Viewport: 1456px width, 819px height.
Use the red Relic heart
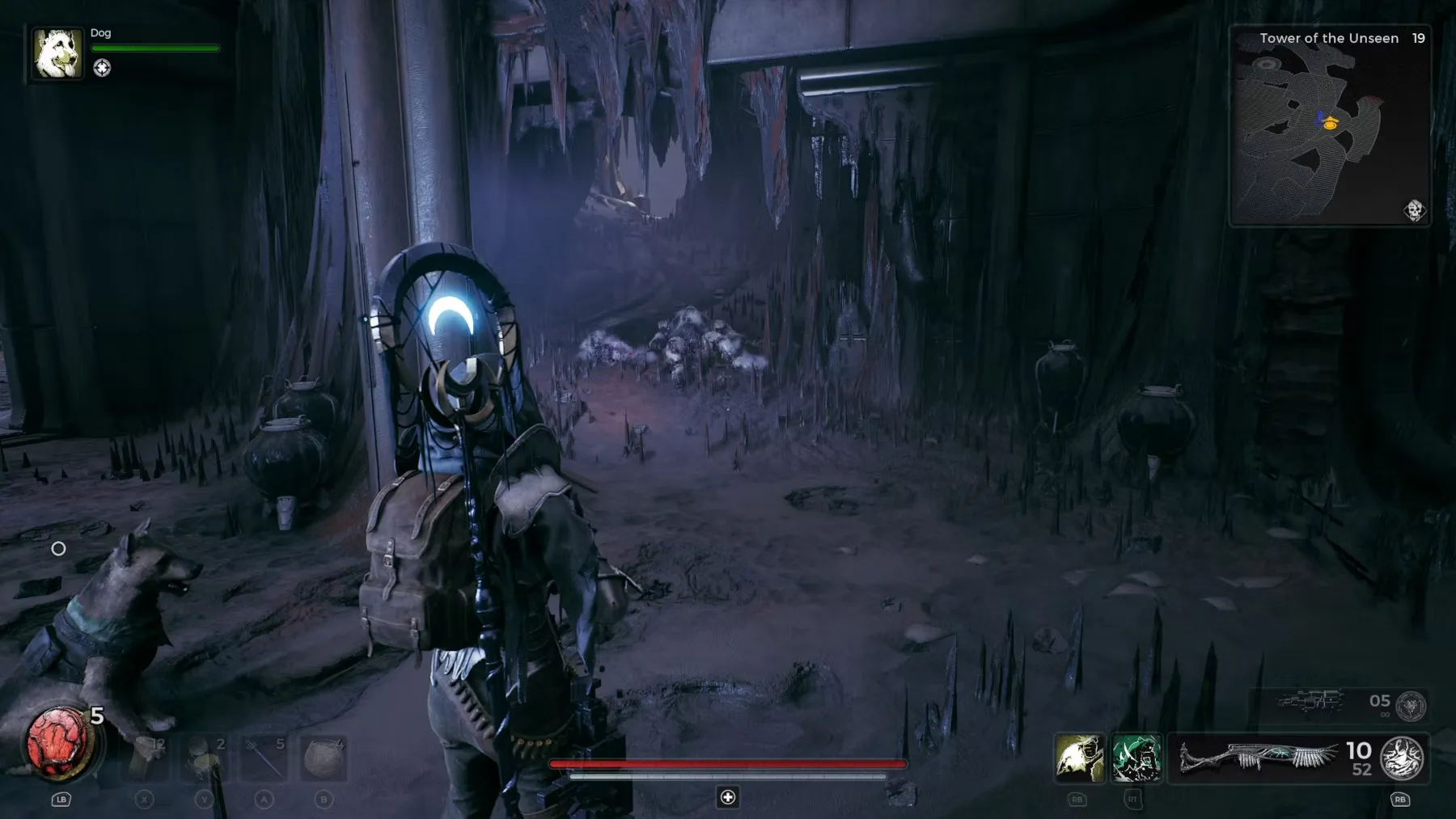tap(58, 743)
